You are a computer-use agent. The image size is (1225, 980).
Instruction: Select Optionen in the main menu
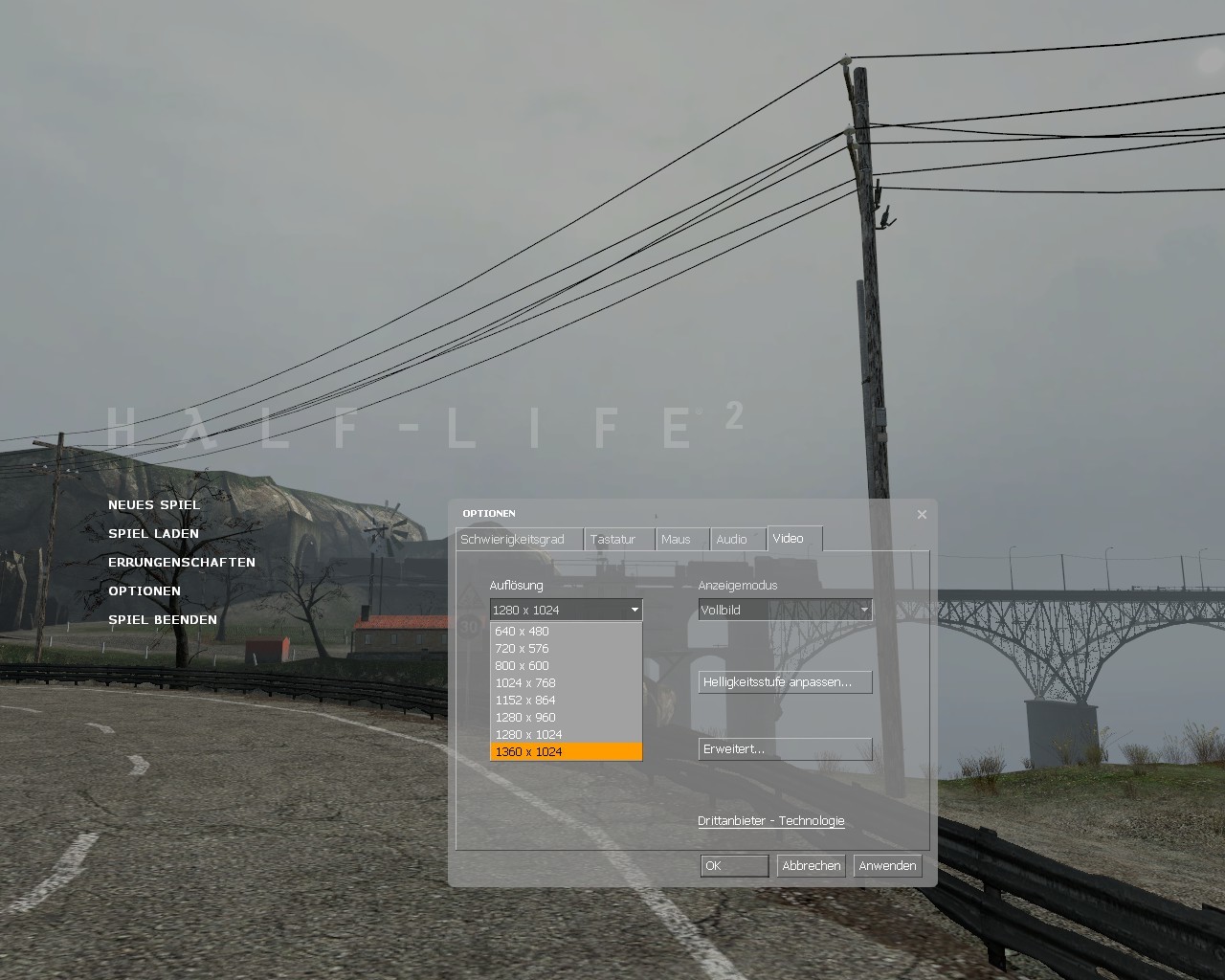[x=145, y=590]
